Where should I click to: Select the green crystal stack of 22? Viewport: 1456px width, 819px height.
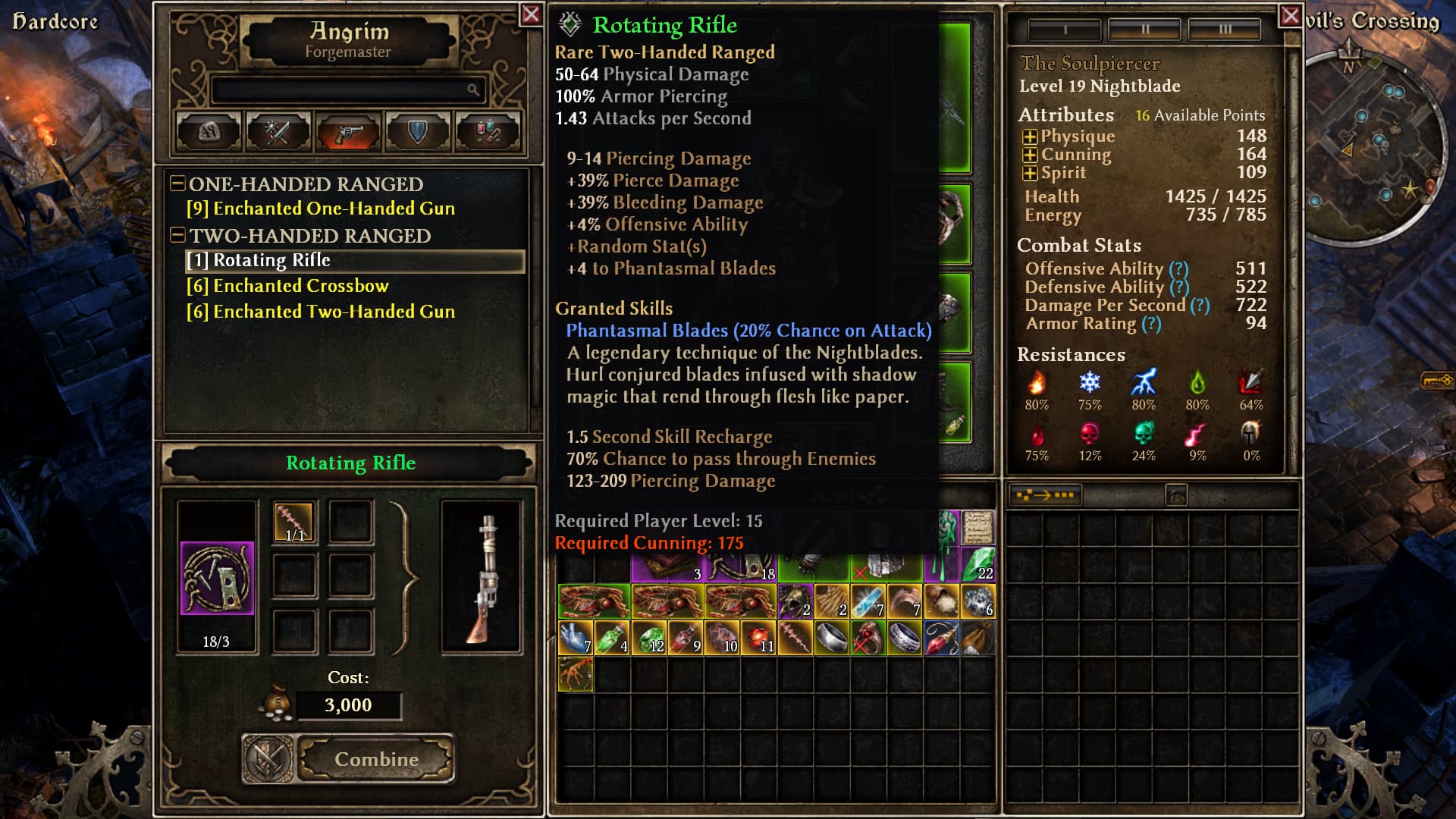pos(978,565)
